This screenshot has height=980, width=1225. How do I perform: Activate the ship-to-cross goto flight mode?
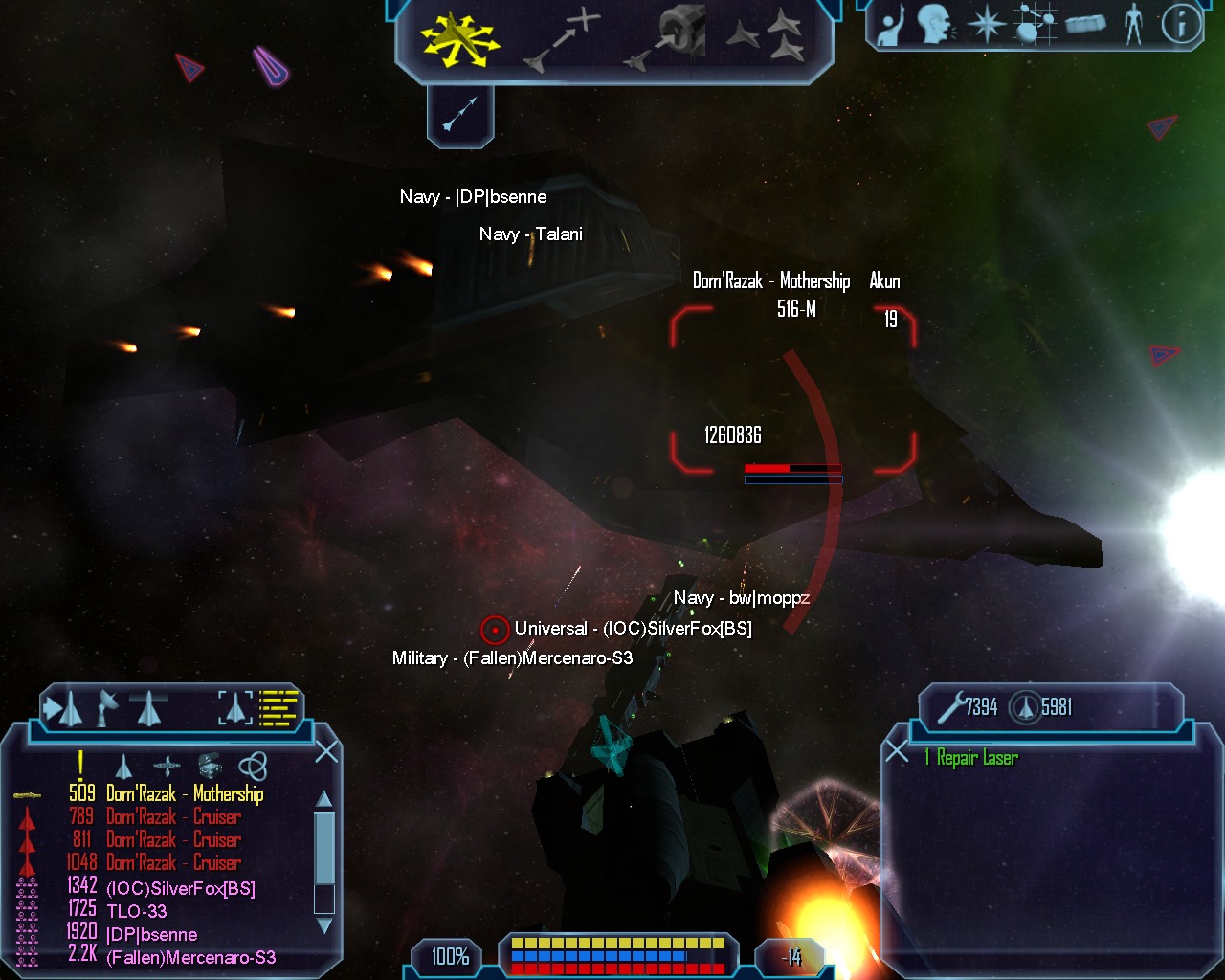pos(561,40)
